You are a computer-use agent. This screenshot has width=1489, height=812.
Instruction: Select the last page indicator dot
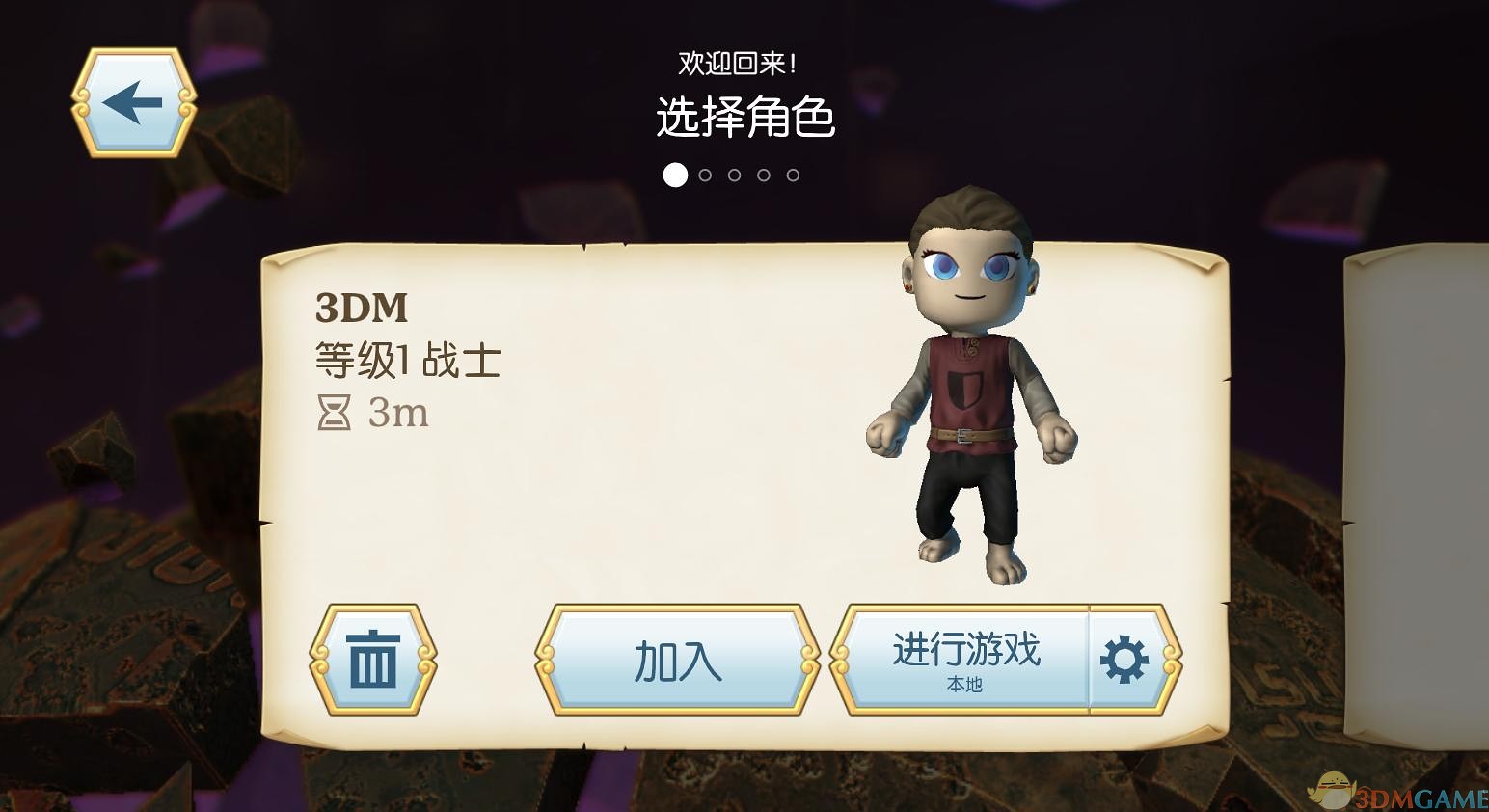(794, 176)
